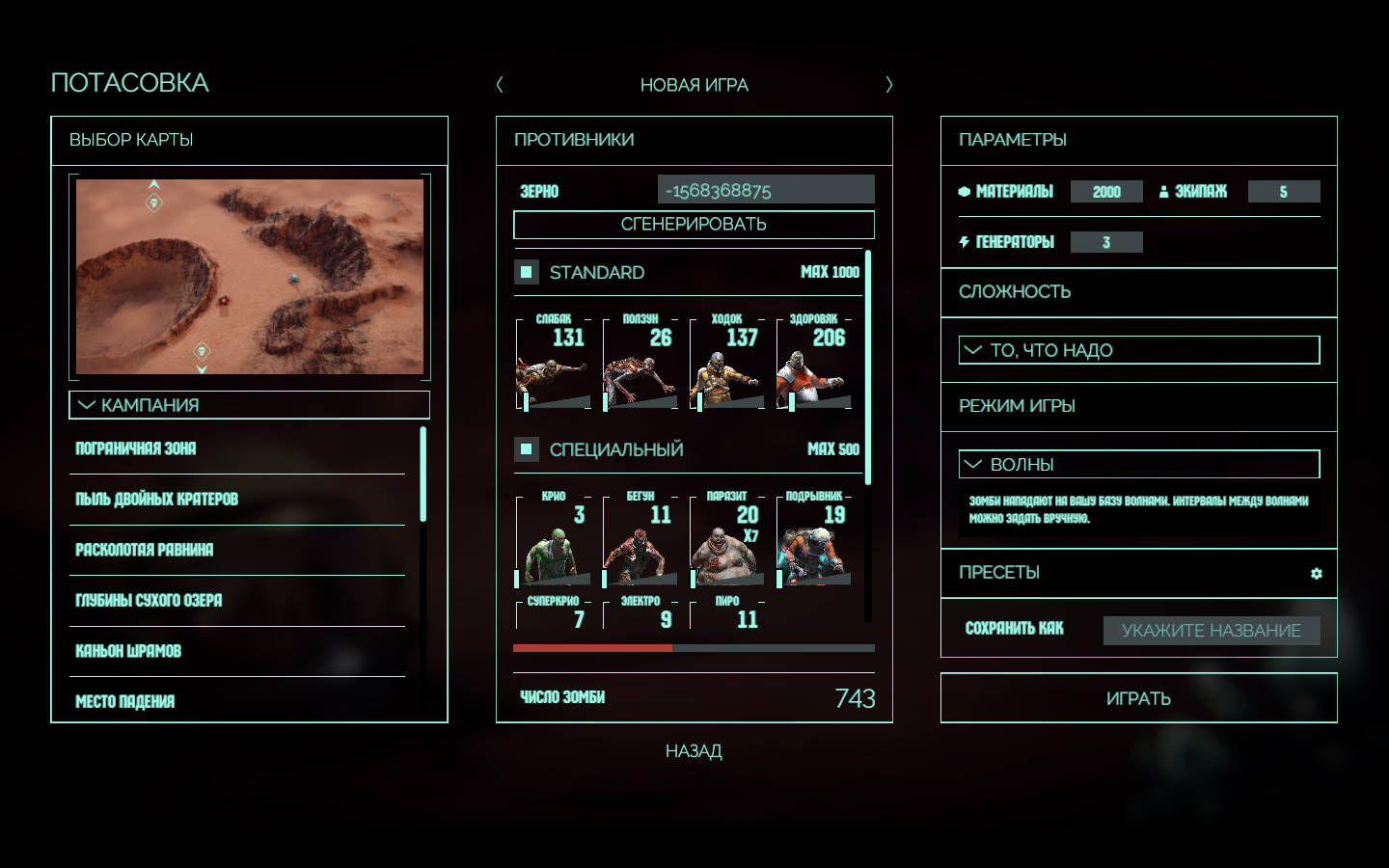
Task: Go back with НАЗАД
Action: coord(694,751)
